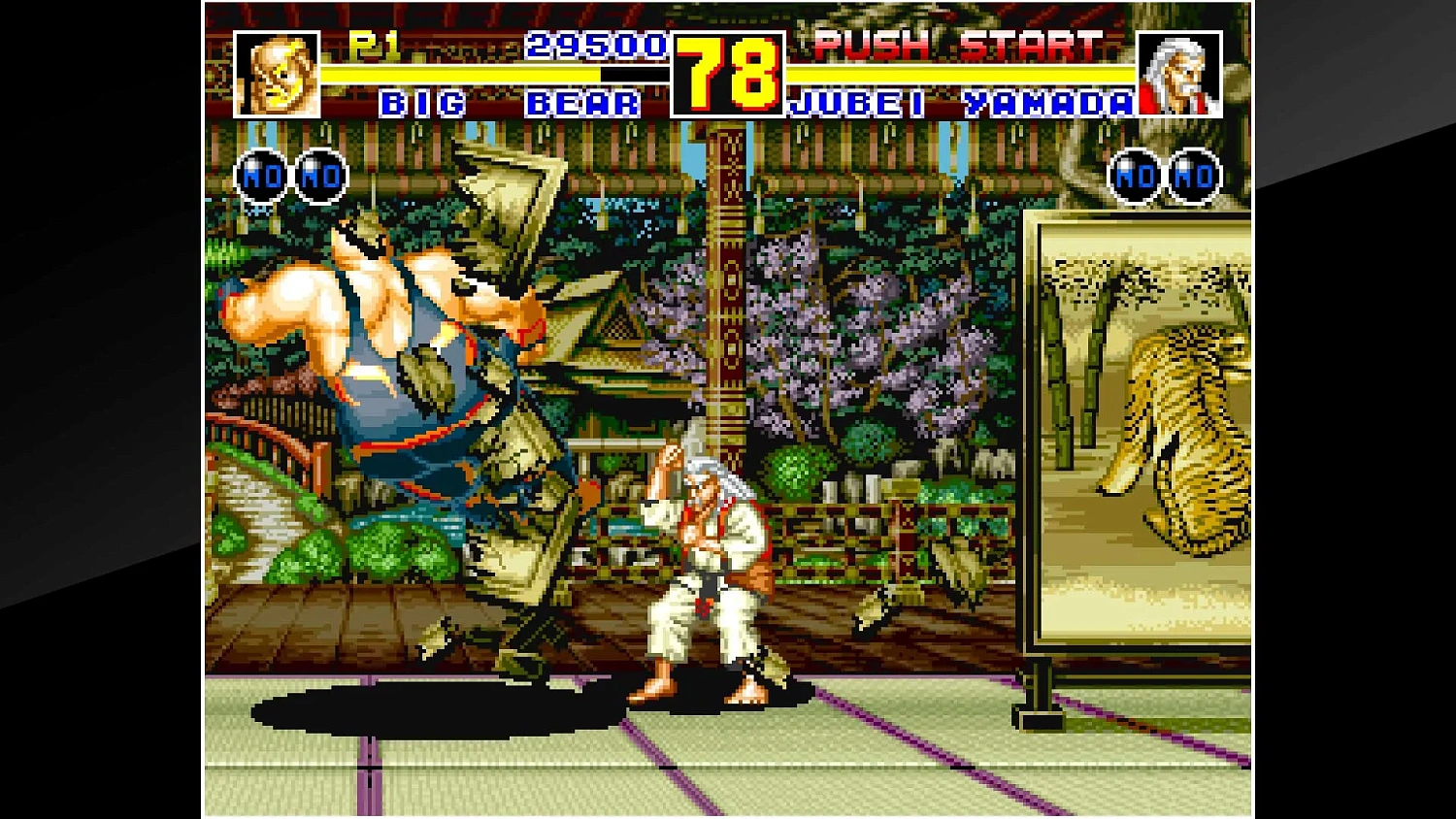
Task: Click the timer showing 78
Action: (730, 73)
